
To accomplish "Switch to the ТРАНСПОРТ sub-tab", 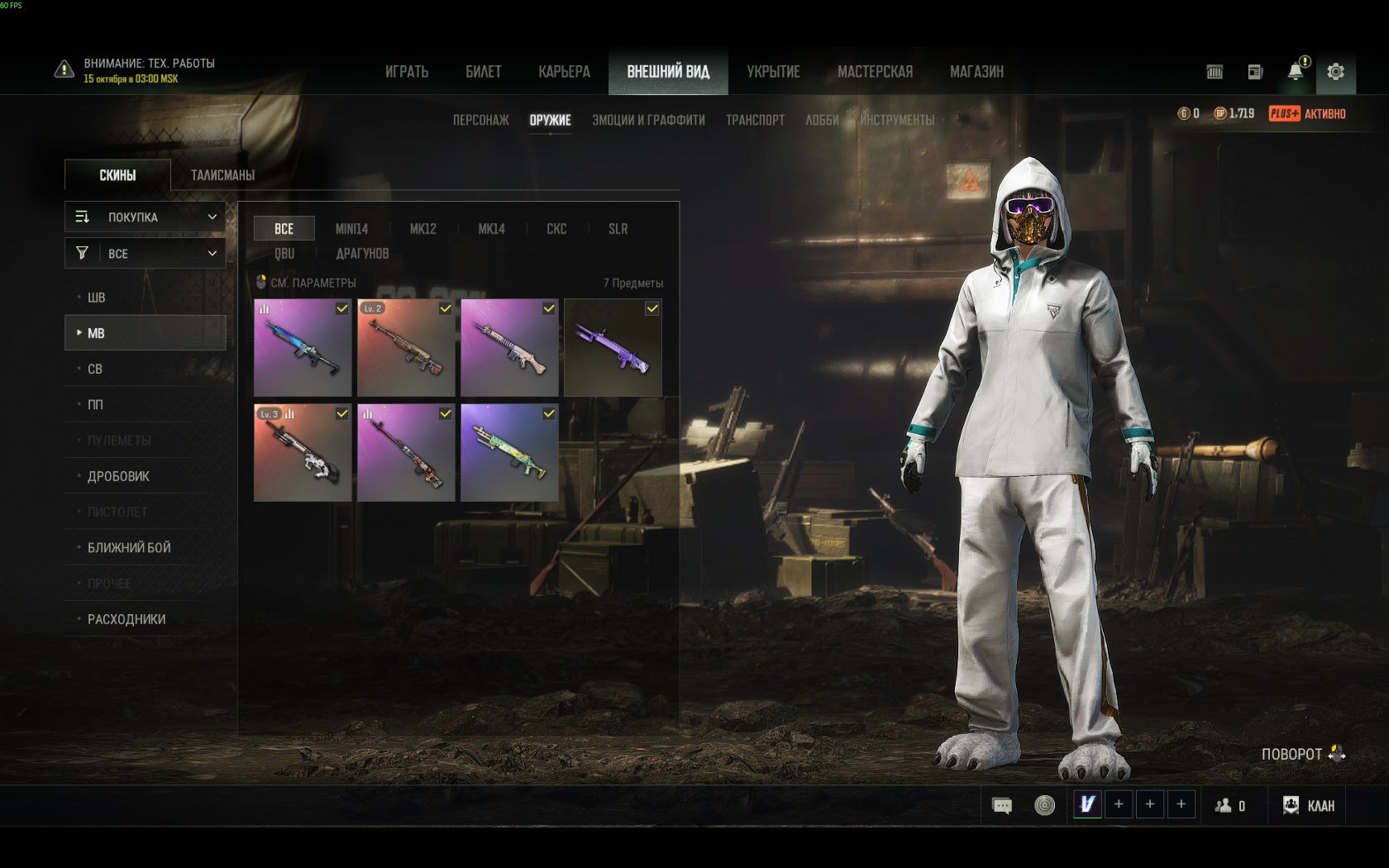I will click(755, 120).
